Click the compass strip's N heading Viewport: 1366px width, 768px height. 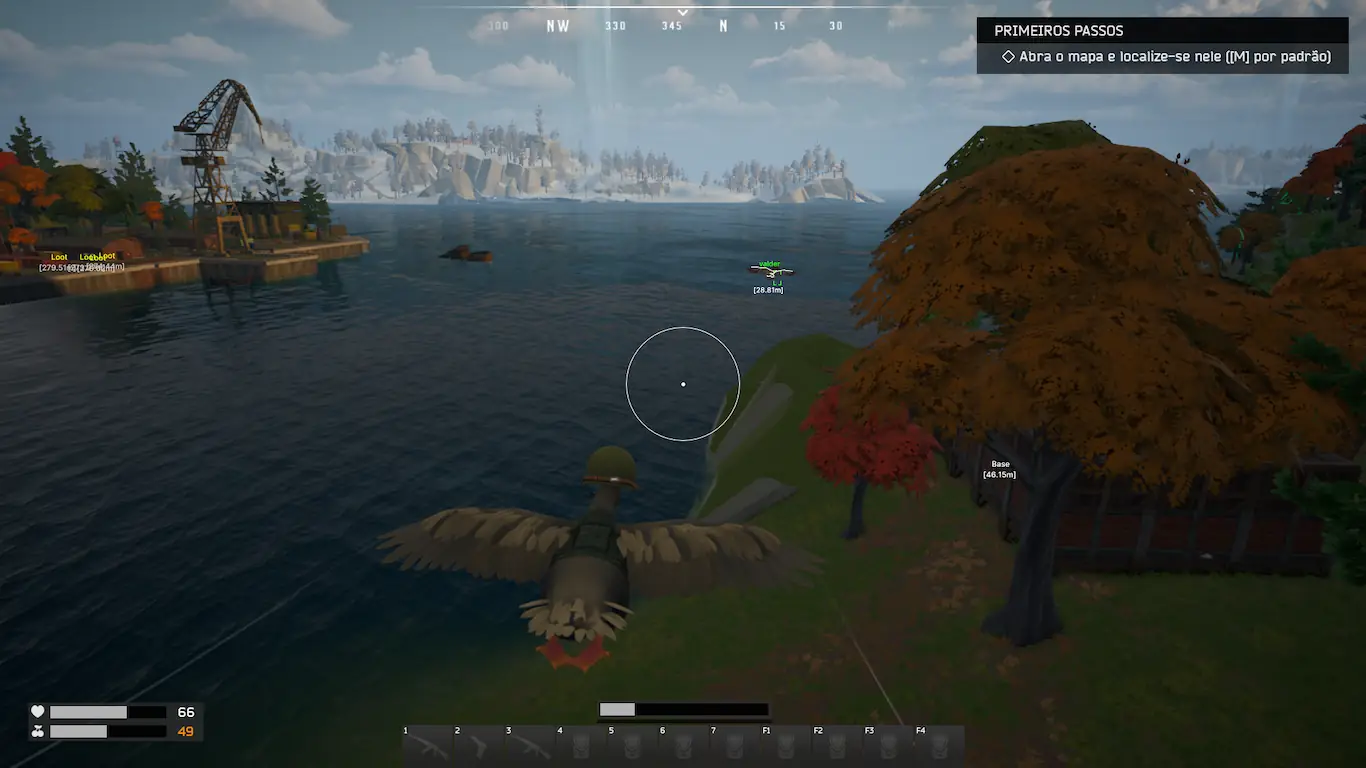click(x=723, y=26)
